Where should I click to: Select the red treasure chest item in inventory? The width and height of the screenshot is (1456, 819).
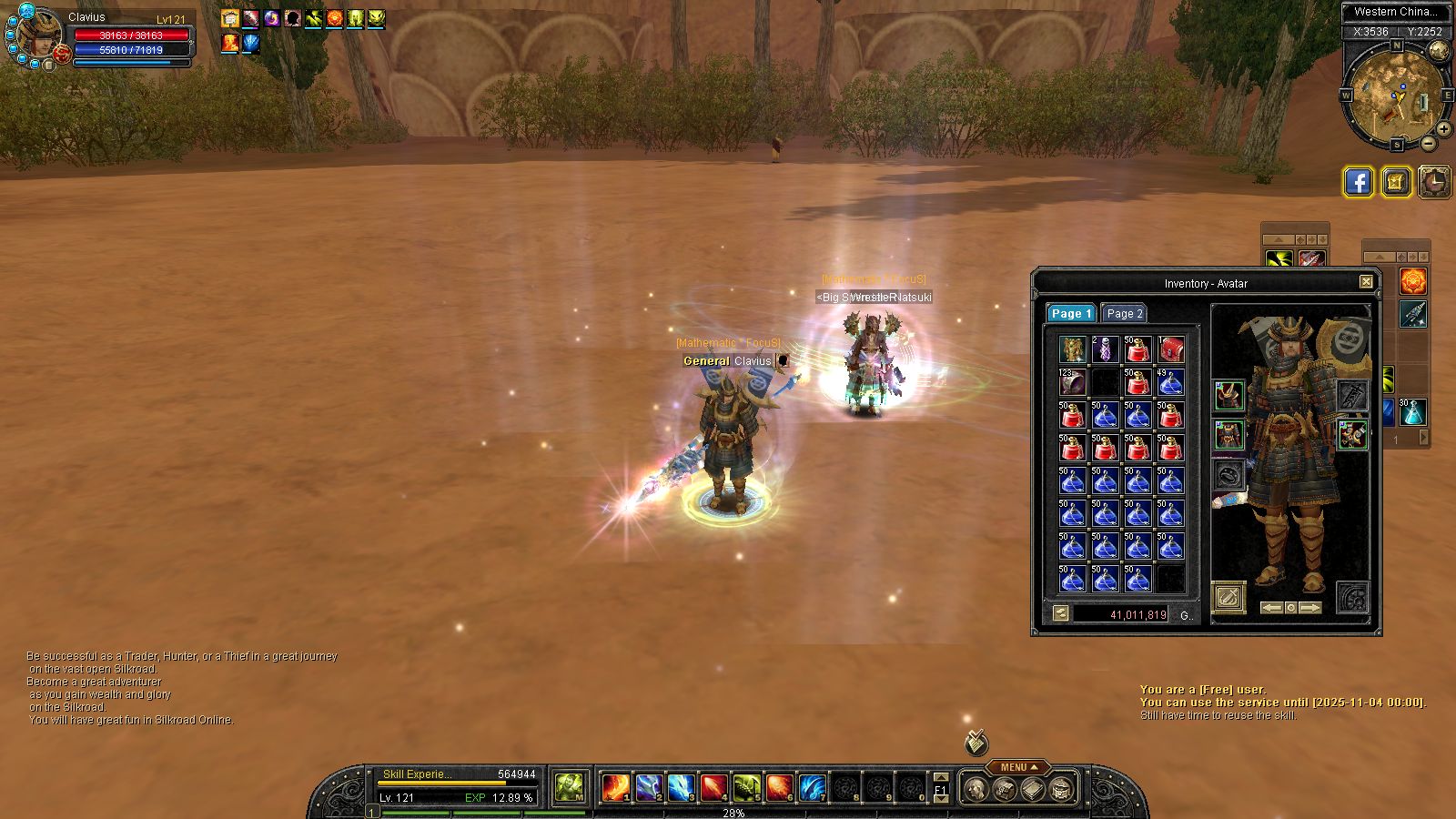tap(1170, 349)
